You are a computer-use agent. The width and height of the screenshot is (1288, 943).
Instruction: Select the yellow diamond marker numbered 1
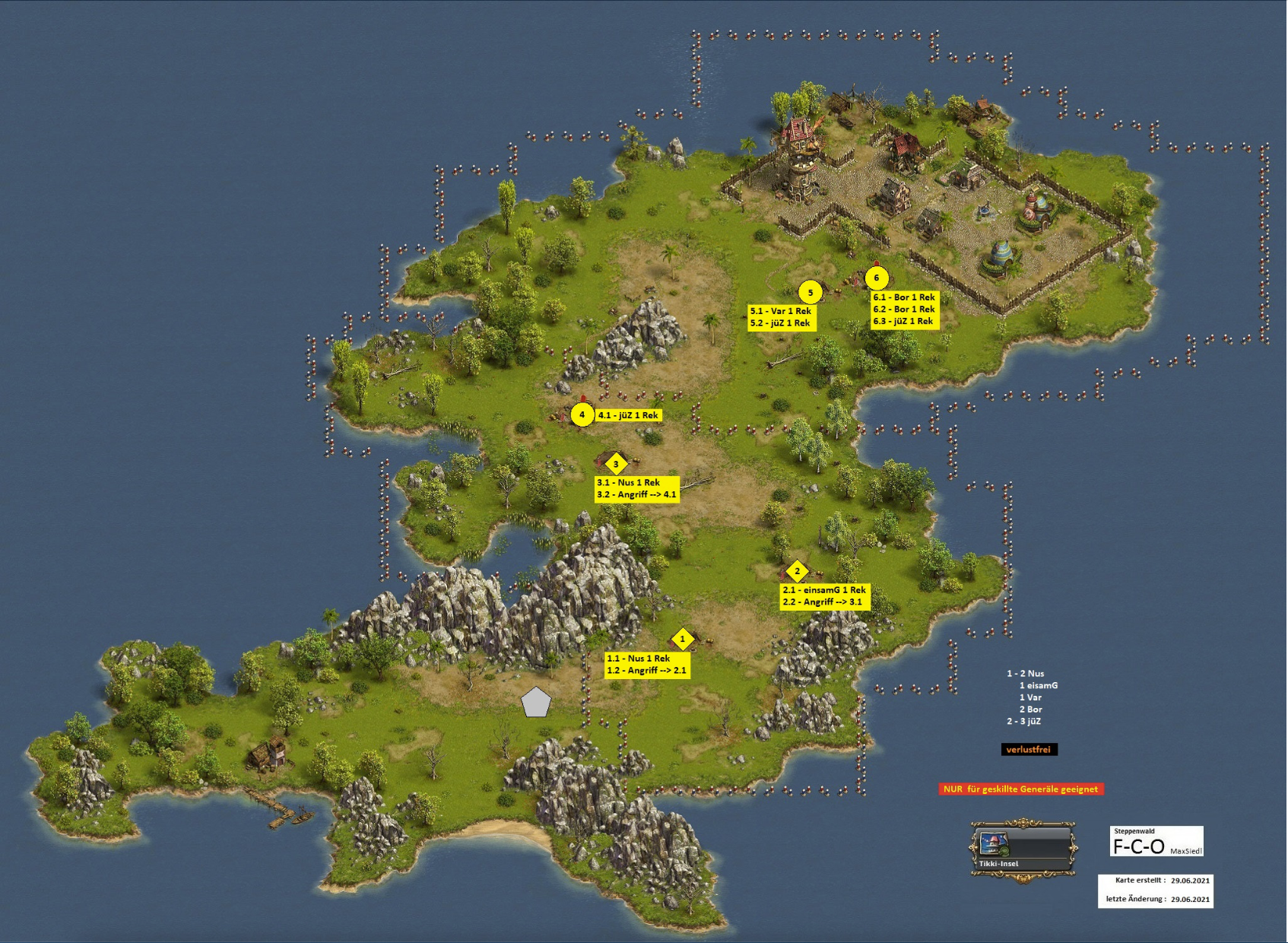tap(682, 639)
